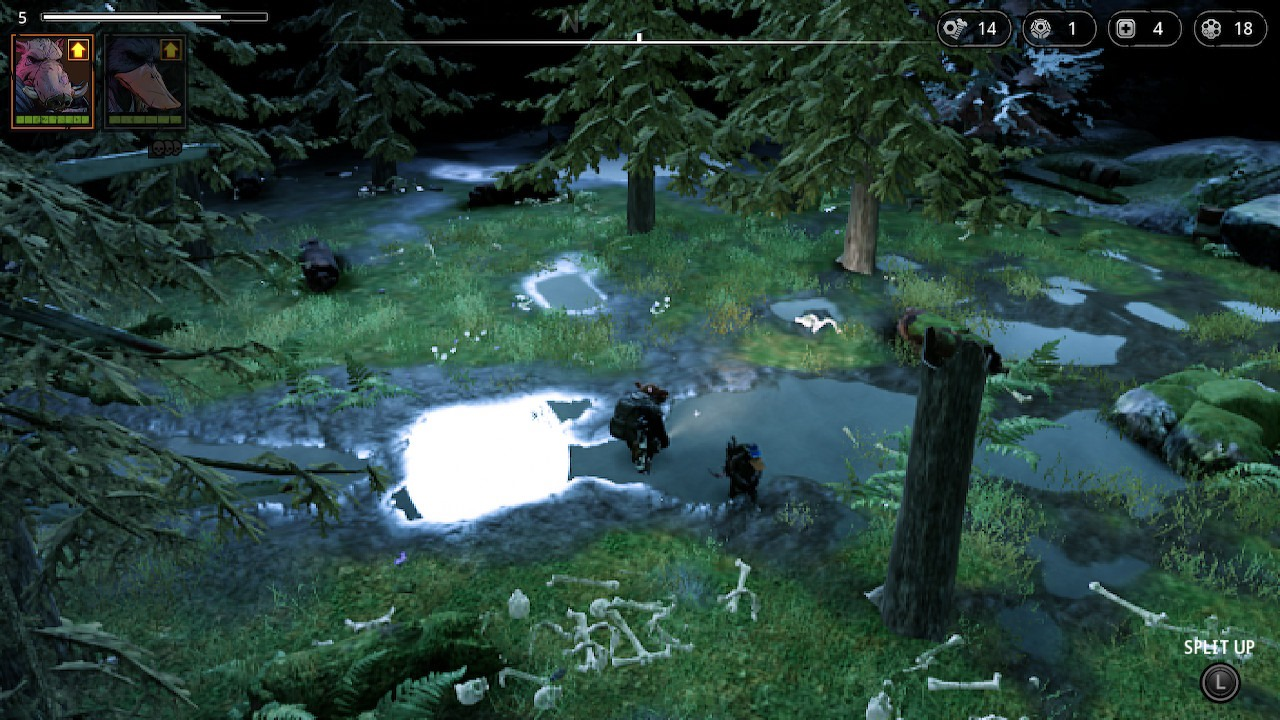This screenshot has height=720, width=1280.
Task: Open the team panel via character portraits
Action: click(97, 80)
